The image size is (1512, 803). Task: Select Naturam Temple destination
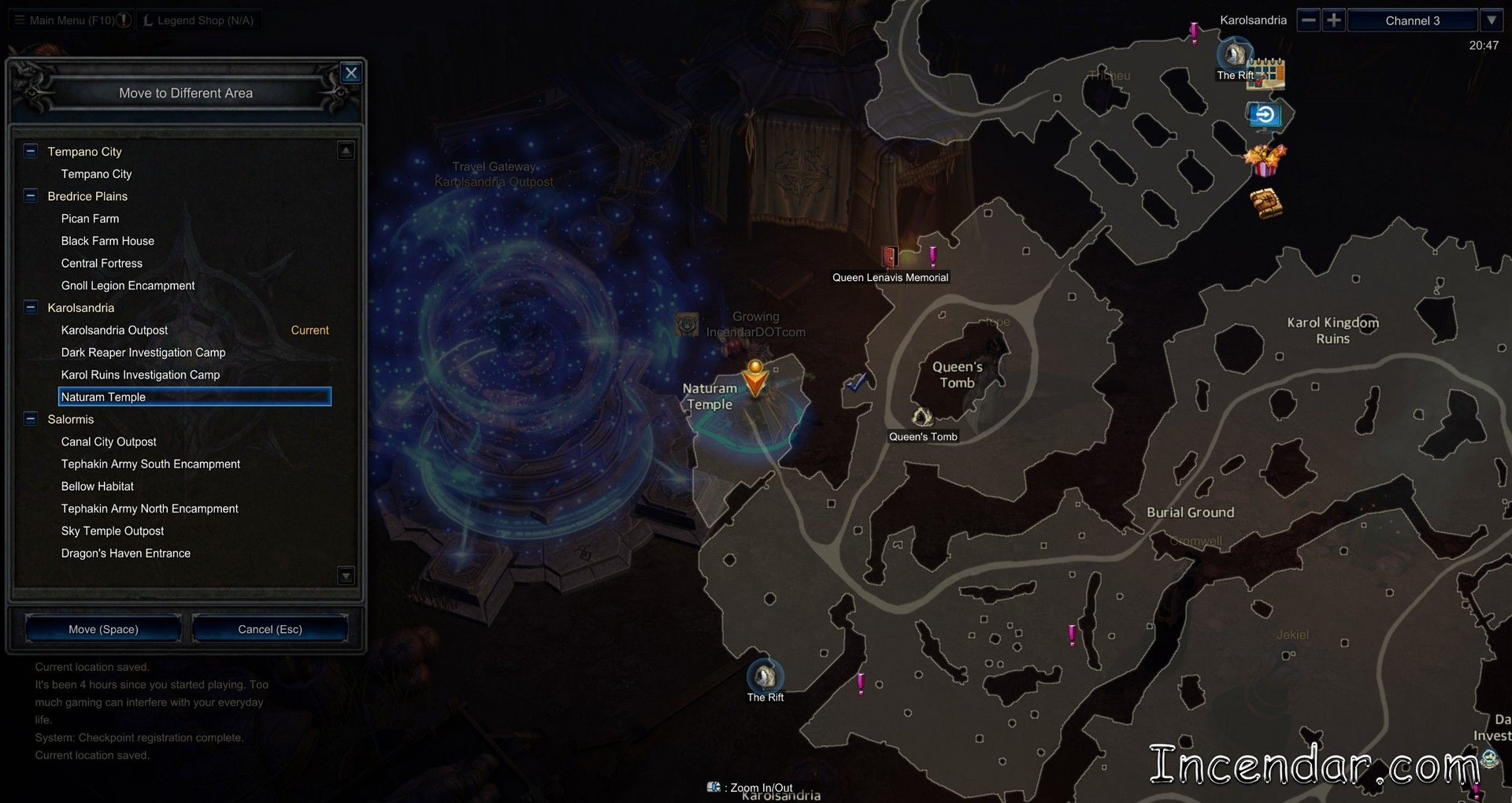click(x=195, y=397)
